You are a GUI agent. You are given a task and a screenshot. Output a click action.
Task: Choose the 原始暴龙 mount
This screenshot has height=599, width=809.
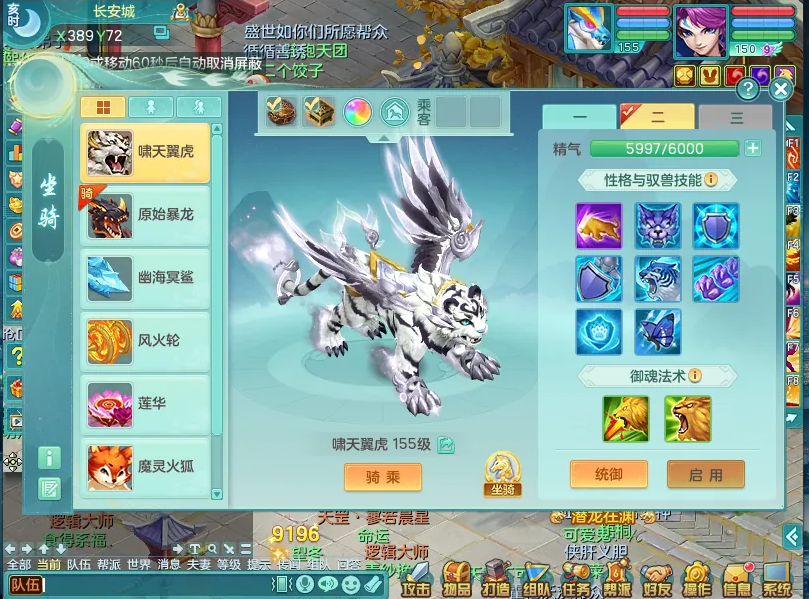(x=145, y=216)
